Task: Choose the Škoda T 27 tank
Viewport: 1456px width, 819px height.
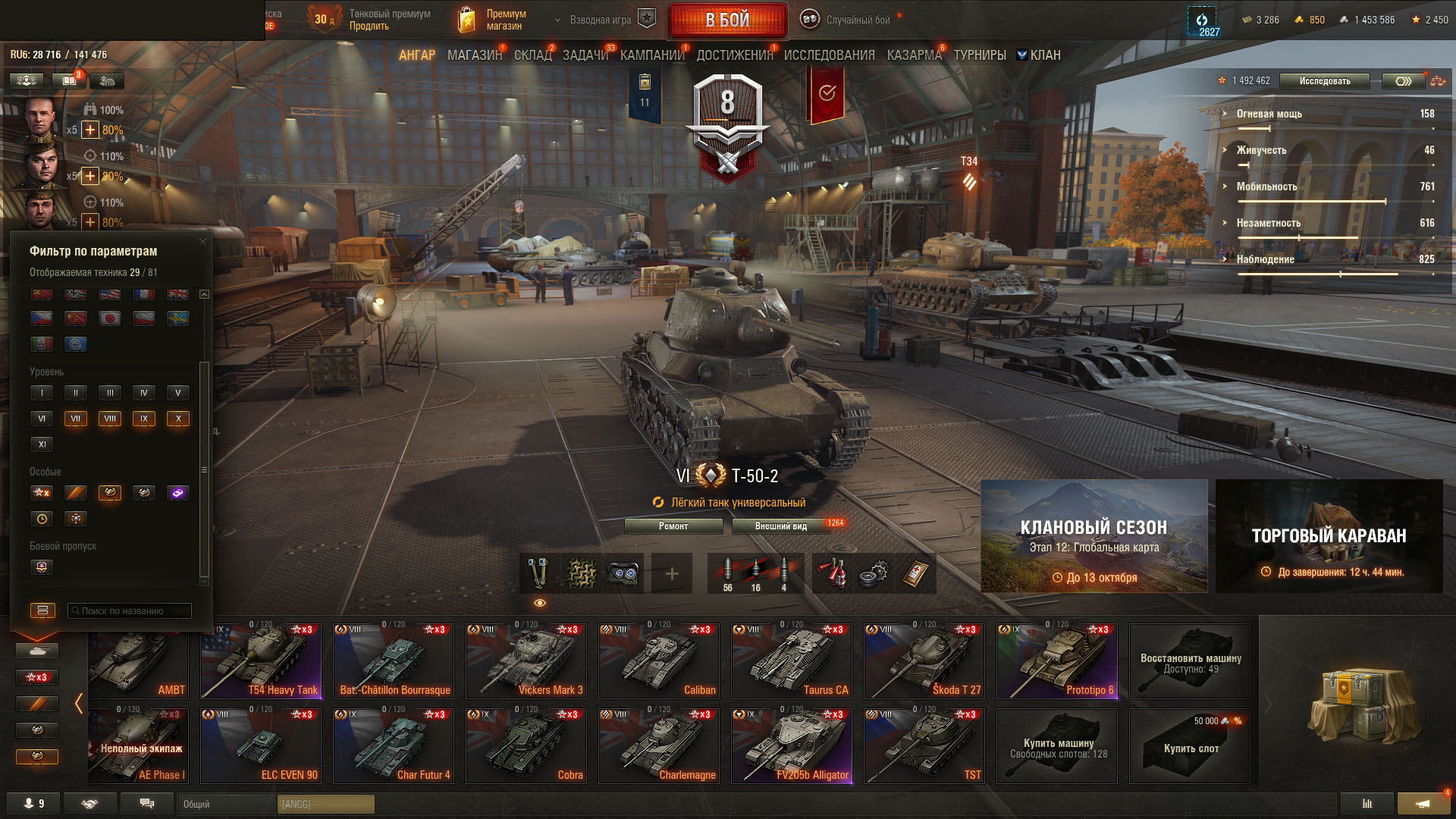Action: [x=924, y=661]
